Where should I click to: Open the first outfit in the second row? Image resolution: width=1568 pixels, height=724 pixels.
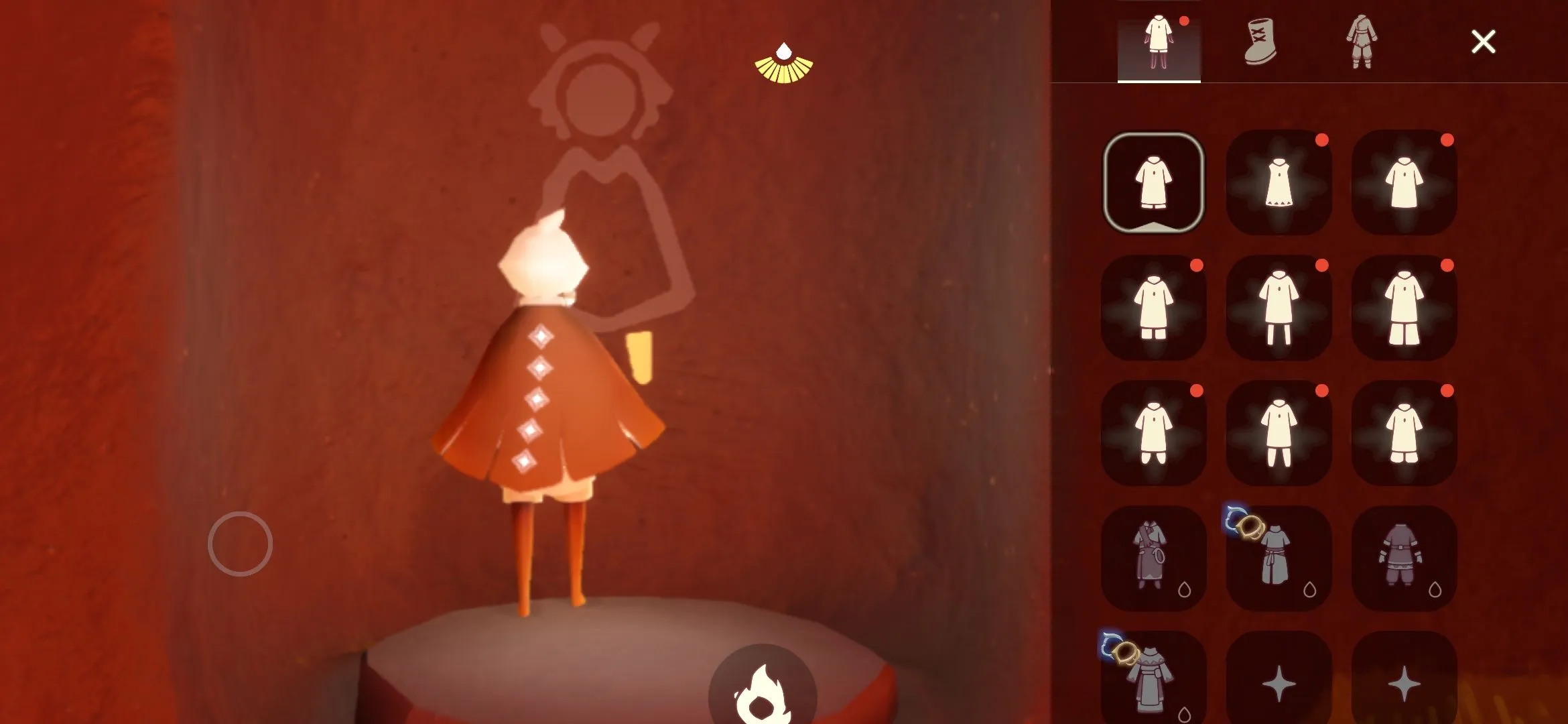click(x=1153, y=308)
